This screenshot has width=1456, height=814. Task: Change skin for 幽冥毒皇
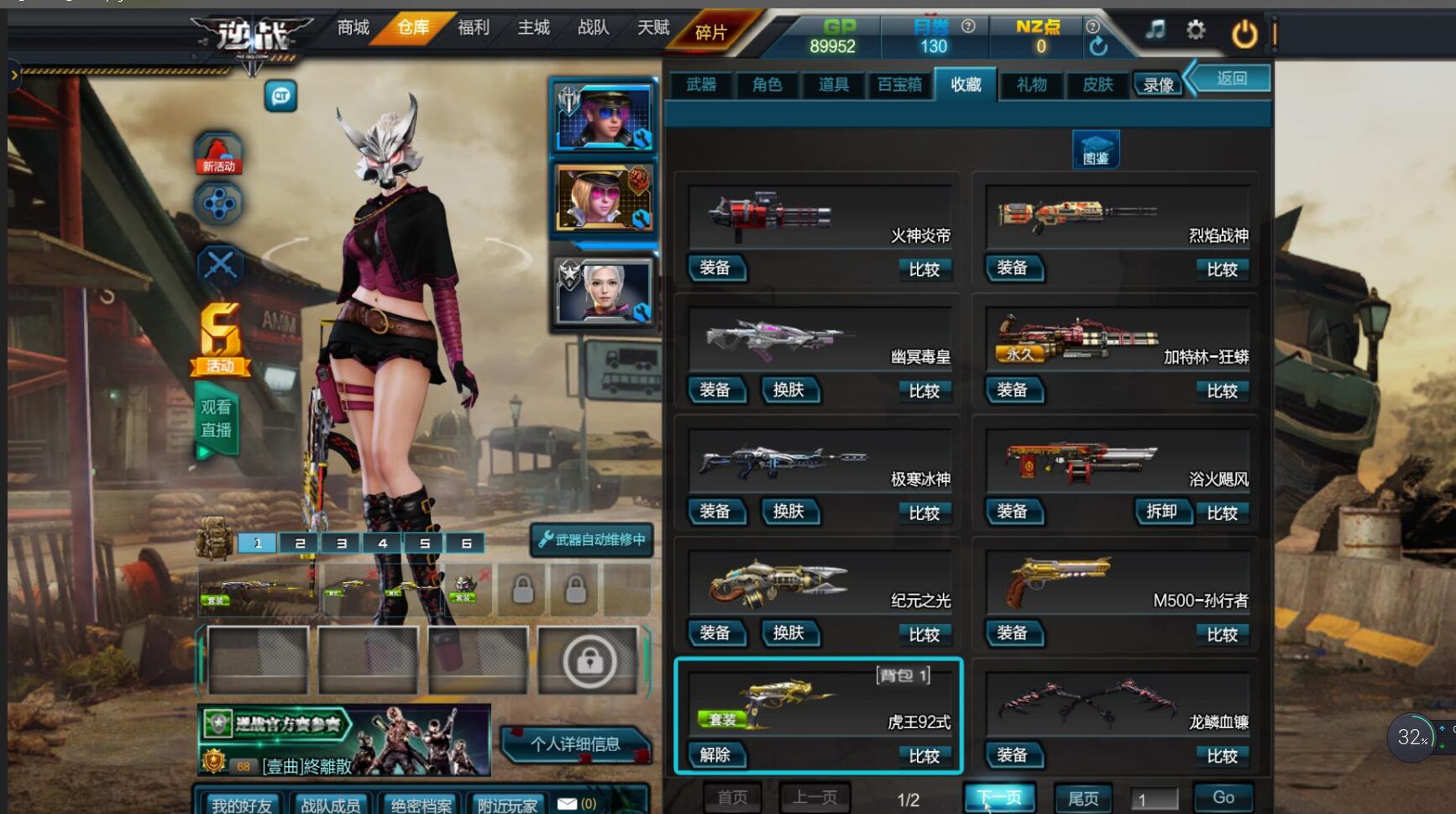[788, 390]
